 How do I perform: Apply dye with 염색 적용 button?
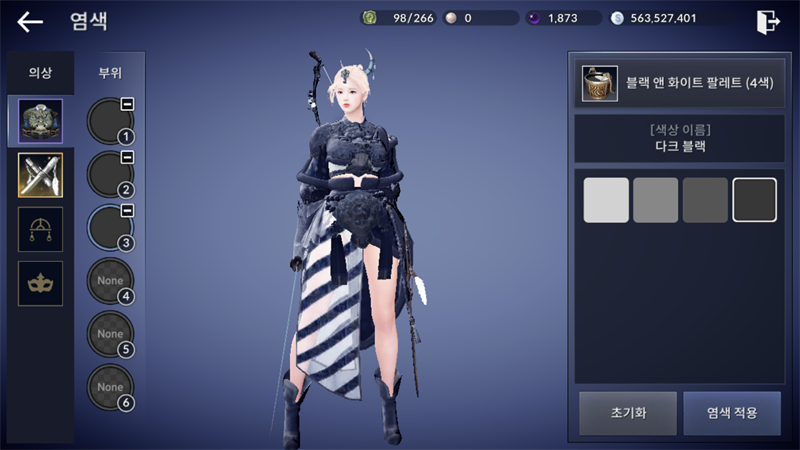pos(732,413)
